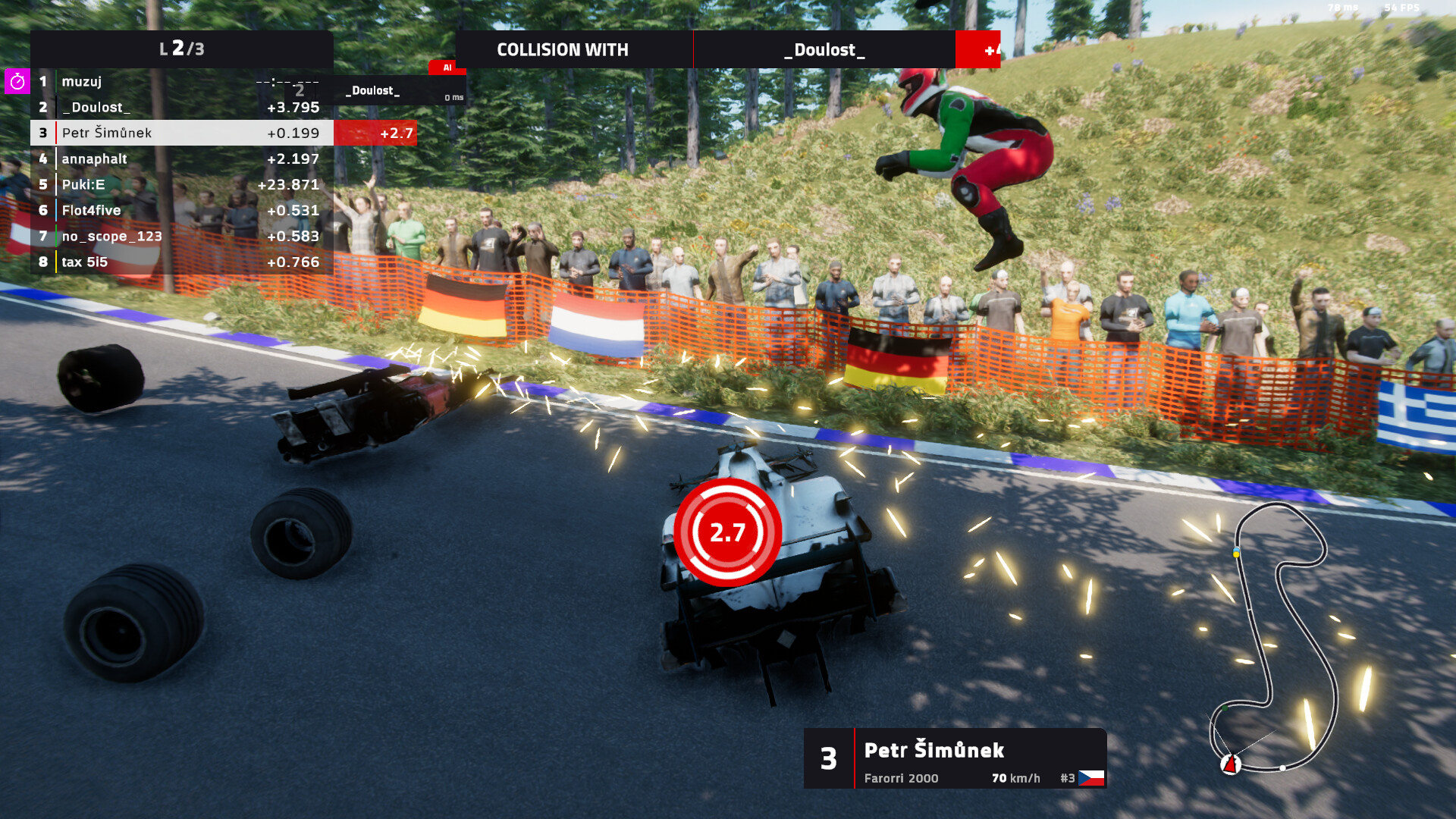
Task: Choose no_scope_123 from the driver list
Action: tap(182, 236)
